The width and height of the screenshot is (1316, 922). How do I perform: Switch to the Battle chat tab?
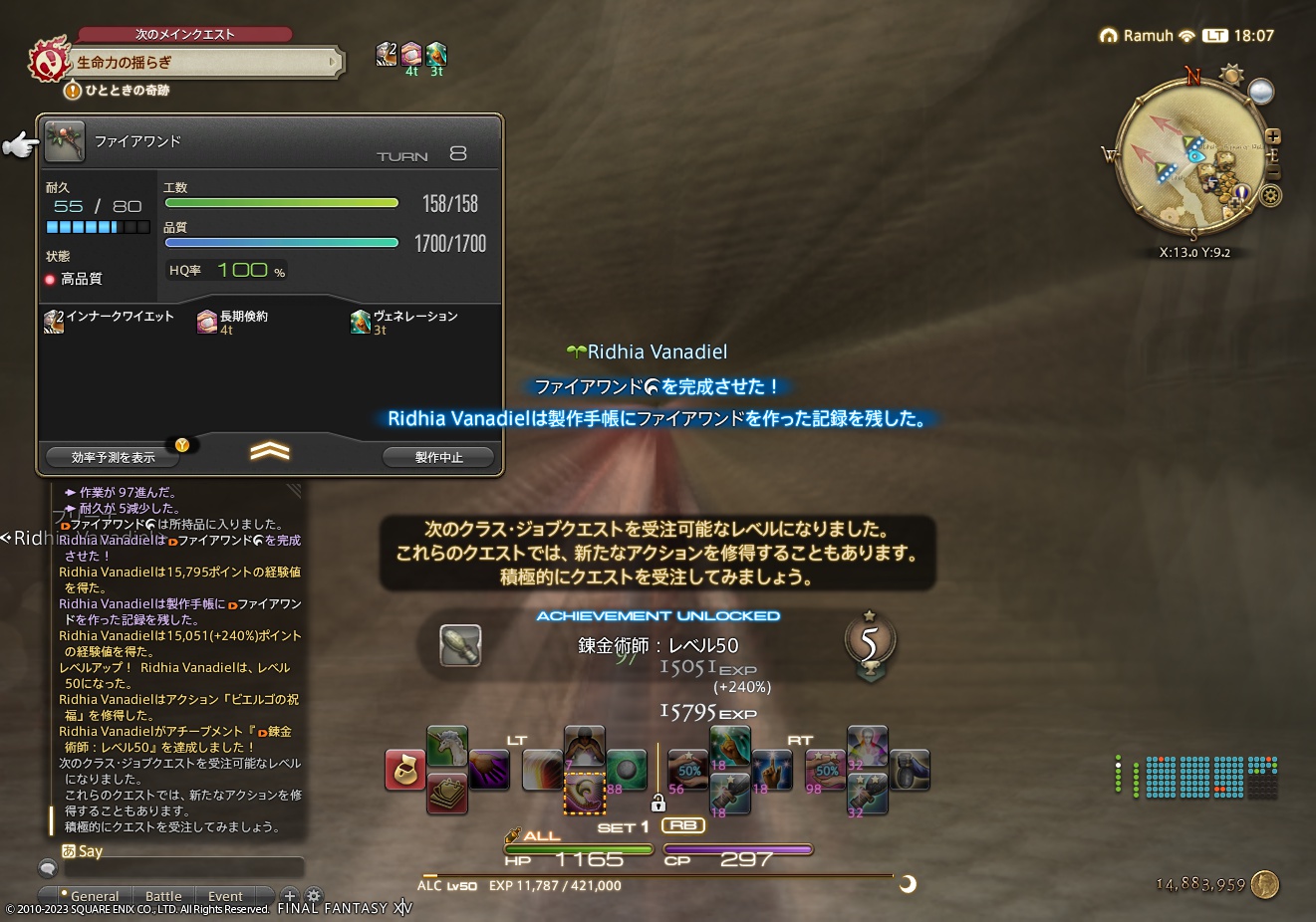coord(162,895)
